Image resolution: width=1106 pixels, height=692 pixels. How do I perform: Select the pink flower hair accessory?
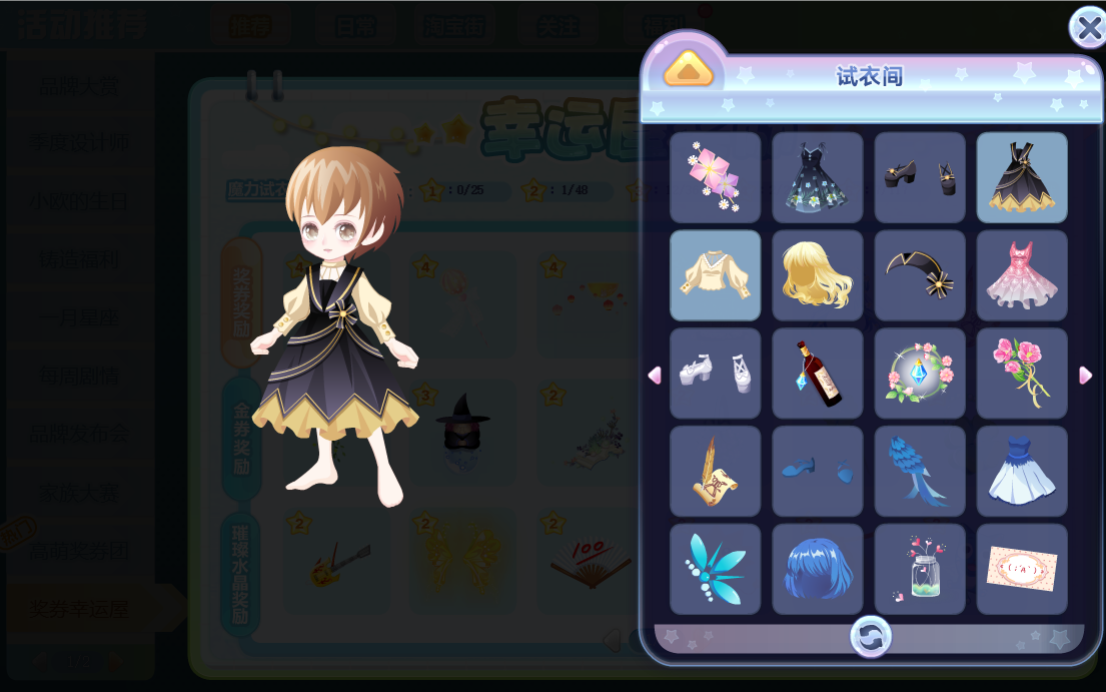tap(715, 177)
